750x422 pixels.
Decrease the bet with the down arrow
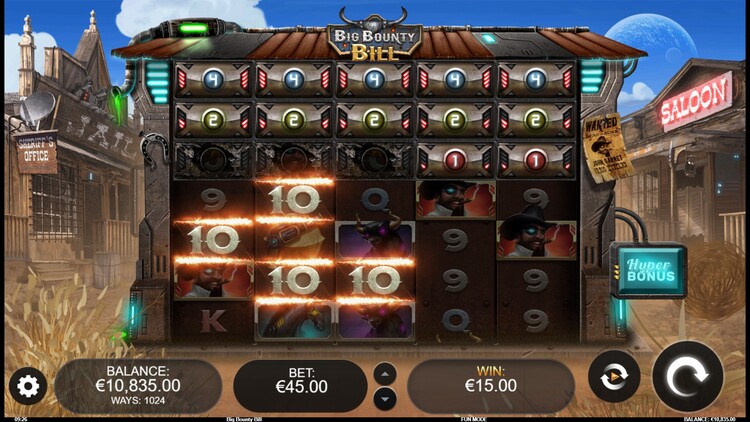click(385, 398)
